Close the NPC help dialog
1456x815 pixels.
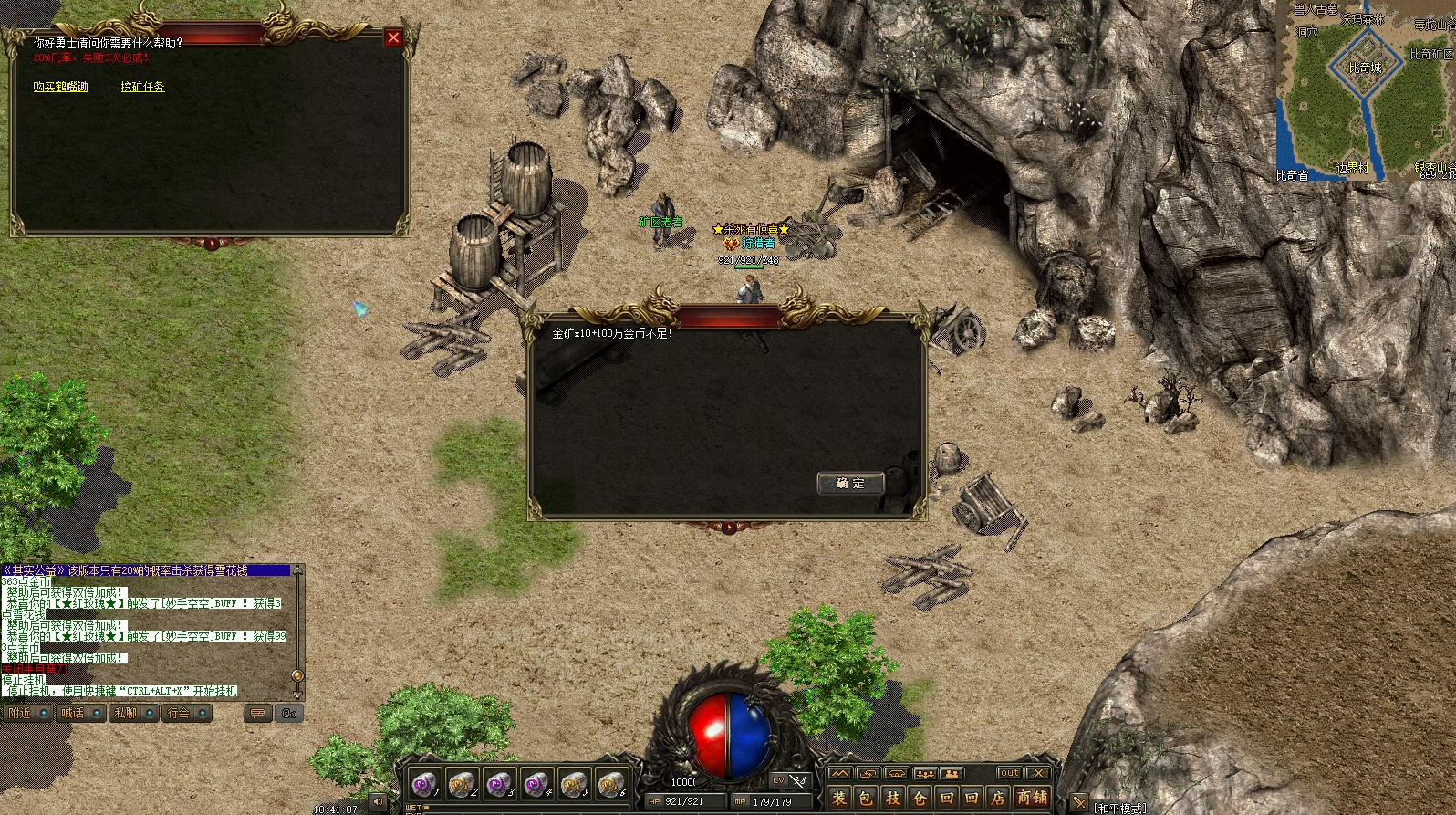(x=393, y=37)
